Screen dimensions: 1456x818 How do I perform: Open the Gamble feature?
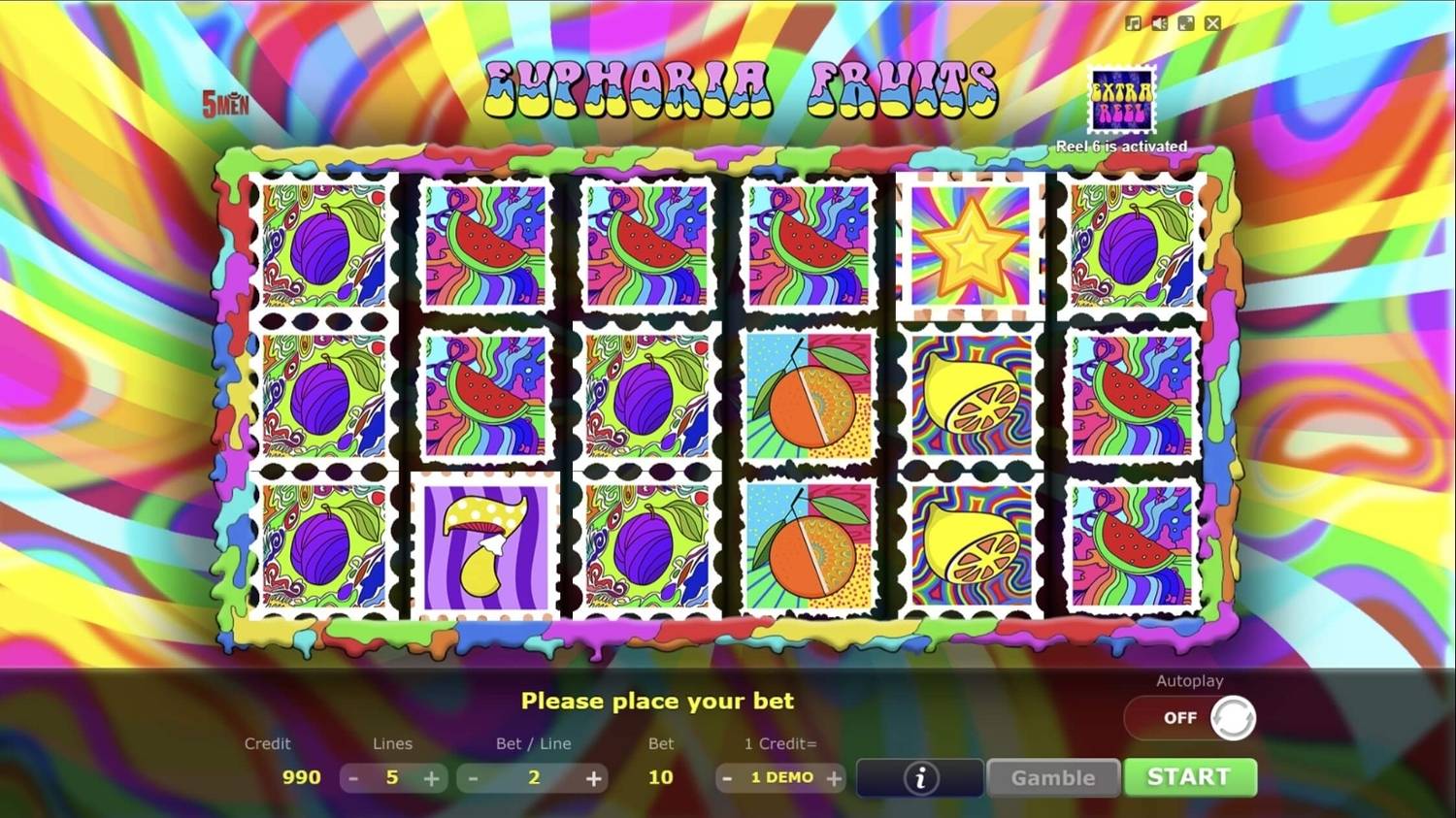tap(1052, 777)
